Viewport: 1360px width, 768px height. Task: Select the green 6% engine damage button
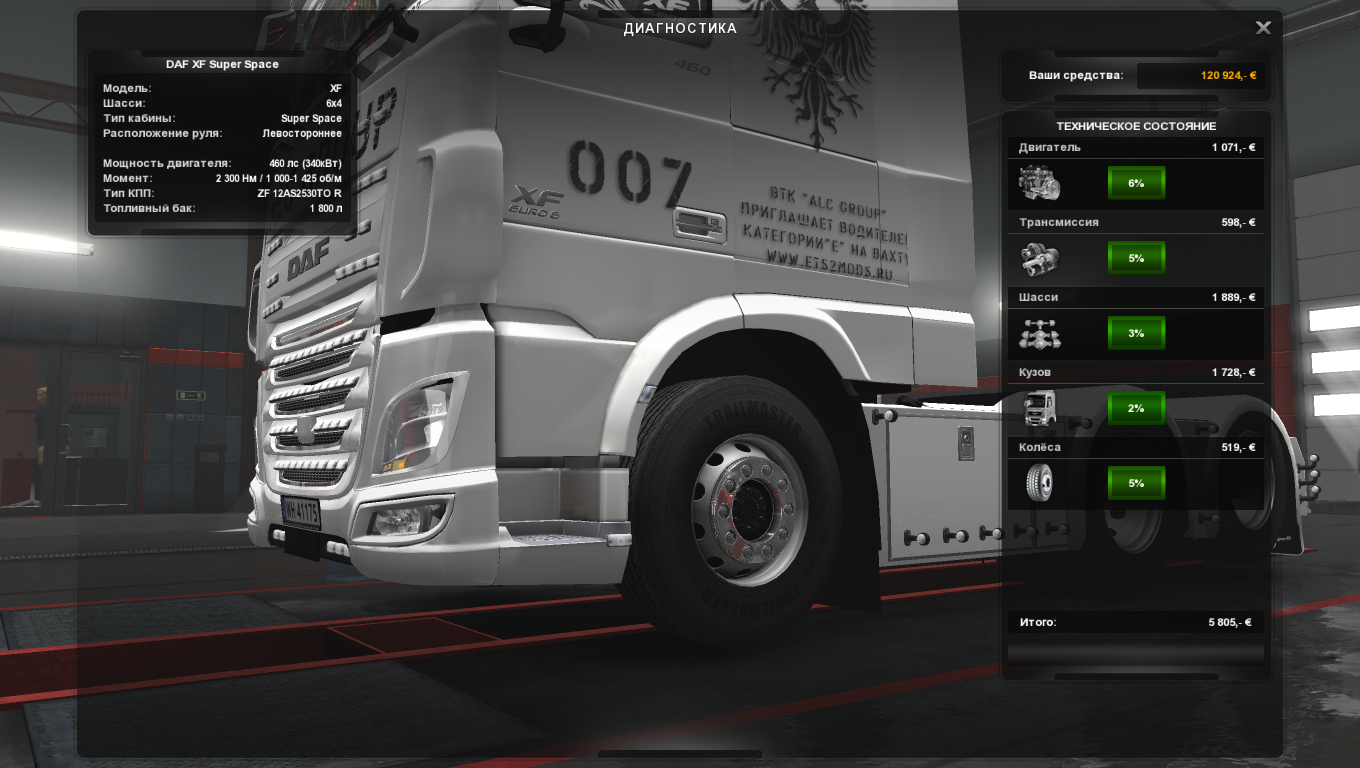[x=1136, y=183]
